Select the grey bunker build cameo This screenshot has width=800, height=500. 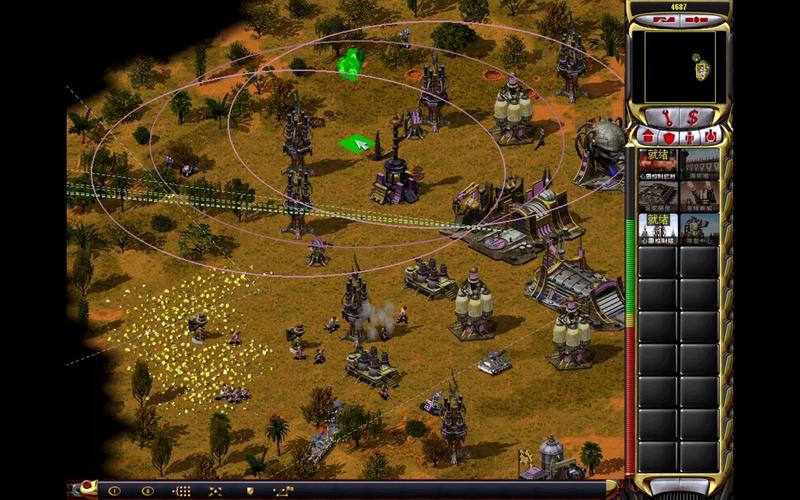coord(658,195)
